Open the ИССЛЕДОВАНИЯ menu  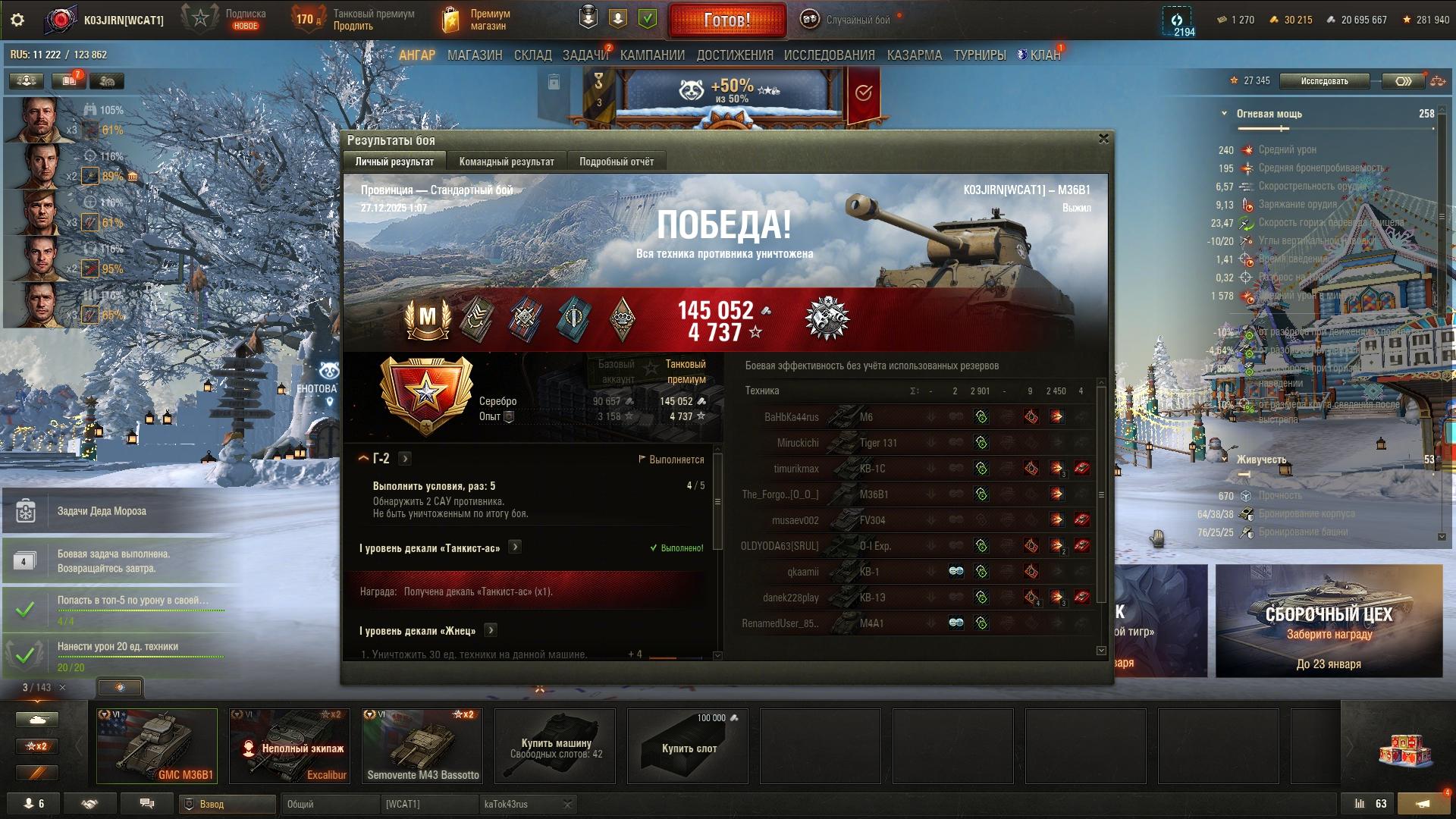point(829,55)
